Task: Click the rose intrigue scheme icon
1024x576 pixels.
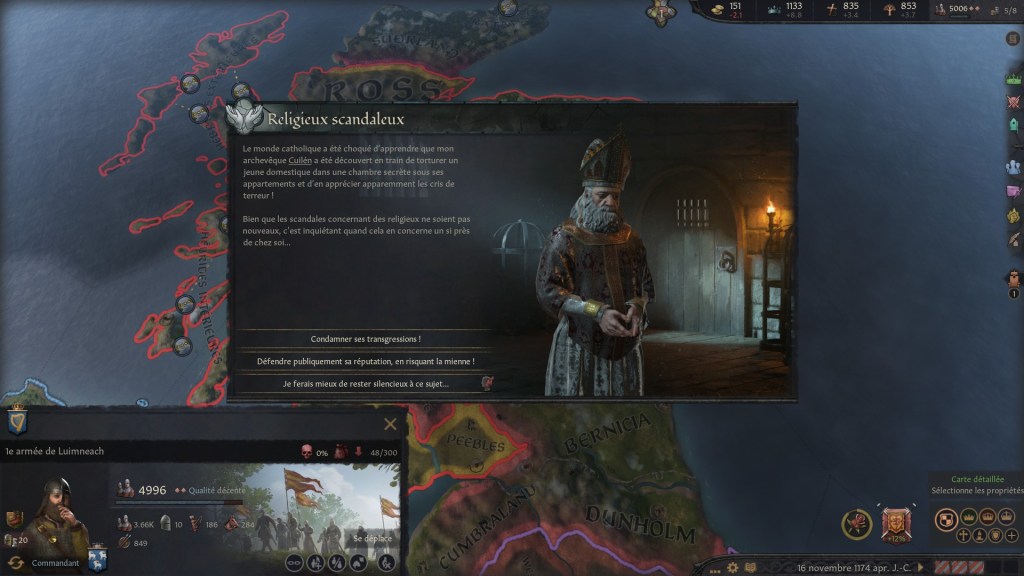Action: coord(856,523)
